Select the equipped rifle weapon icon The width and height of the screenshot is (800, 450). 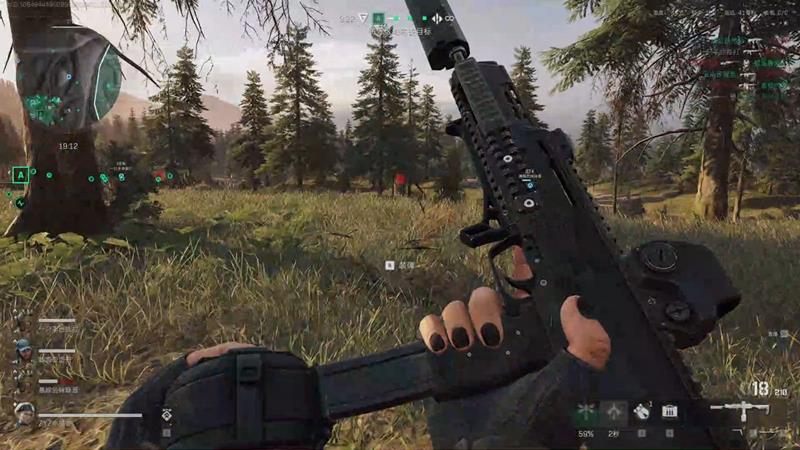coord(740,410)
